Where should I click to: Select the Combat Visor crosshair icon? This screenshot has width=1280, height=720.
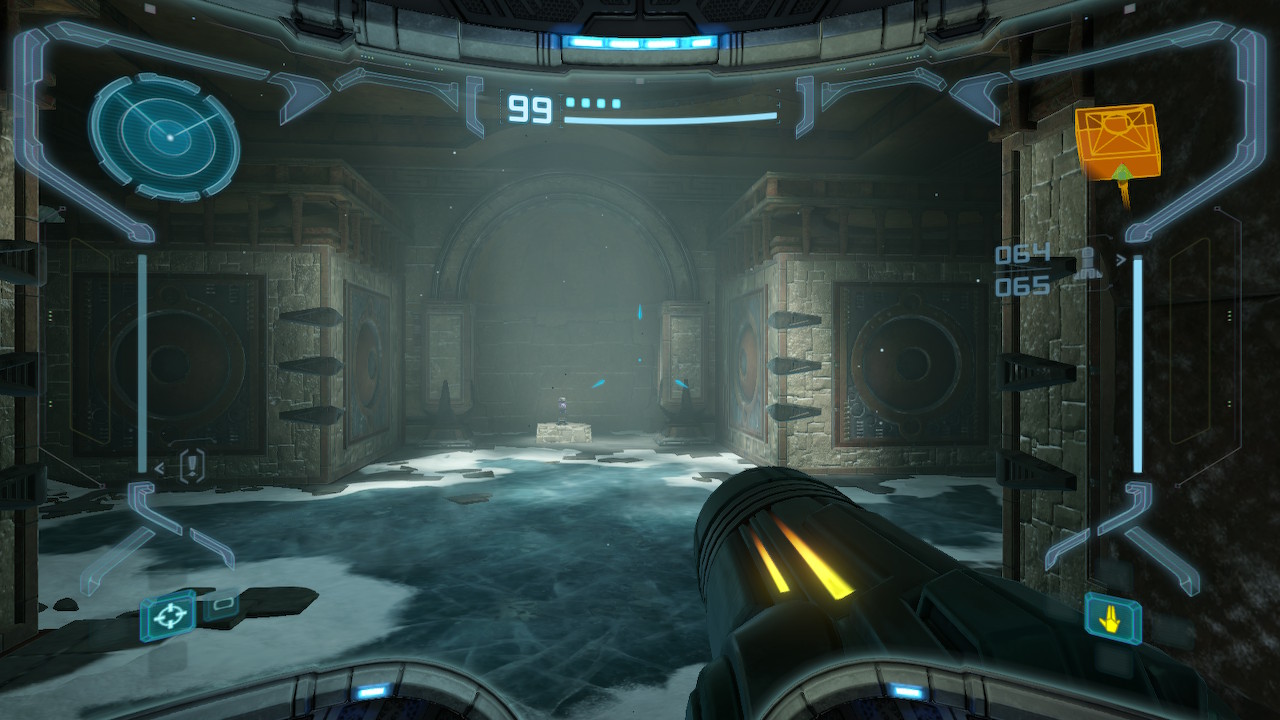(167, 615)
